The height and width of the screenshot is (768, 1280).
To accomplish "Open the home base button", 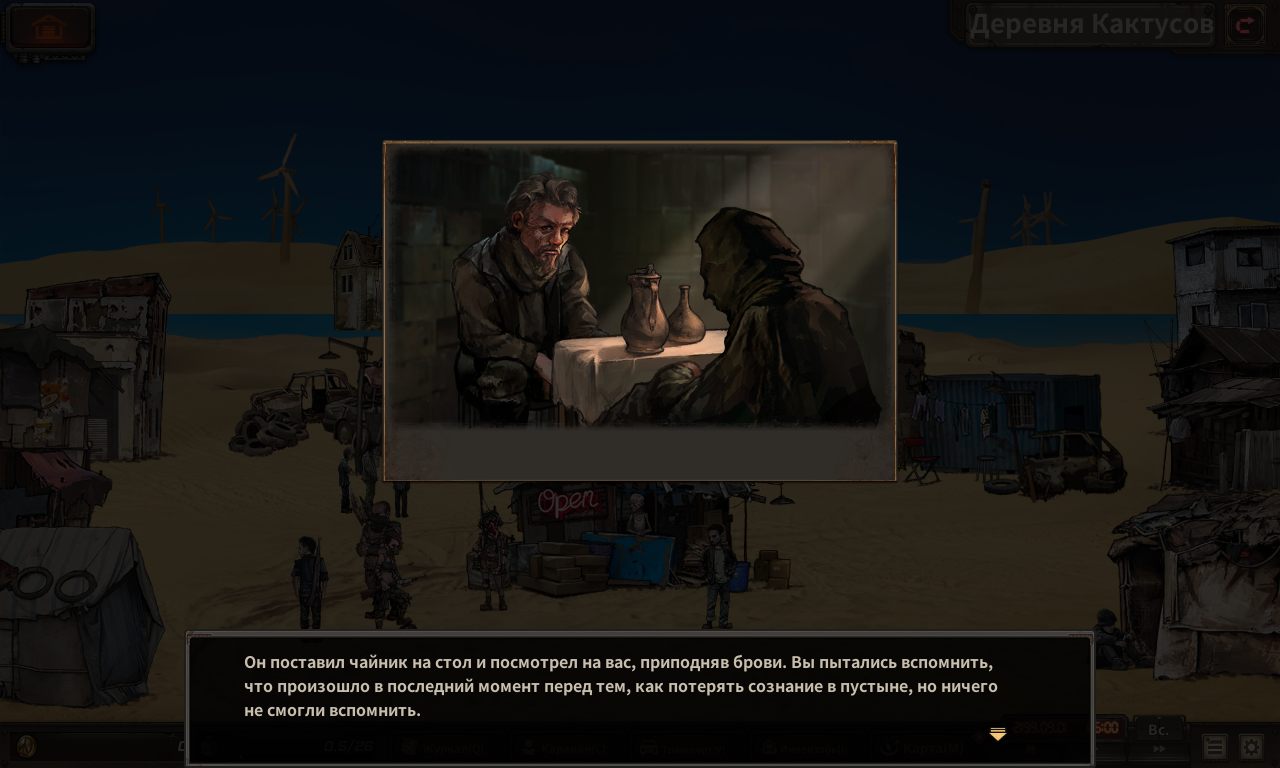I will 49,27.
